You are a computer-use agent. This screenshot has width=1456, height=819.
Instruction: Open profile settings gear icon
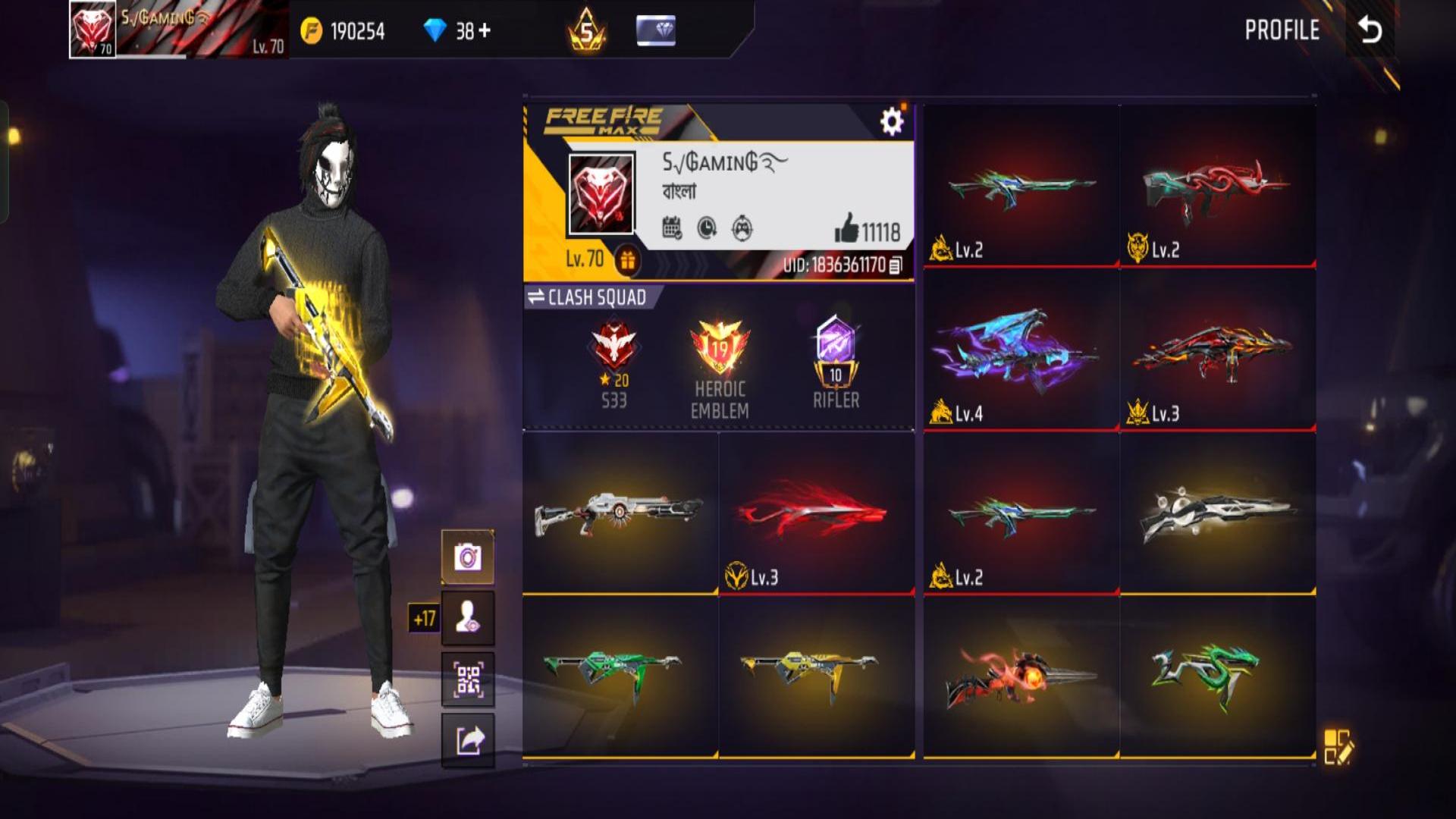(x=892, y=121)
